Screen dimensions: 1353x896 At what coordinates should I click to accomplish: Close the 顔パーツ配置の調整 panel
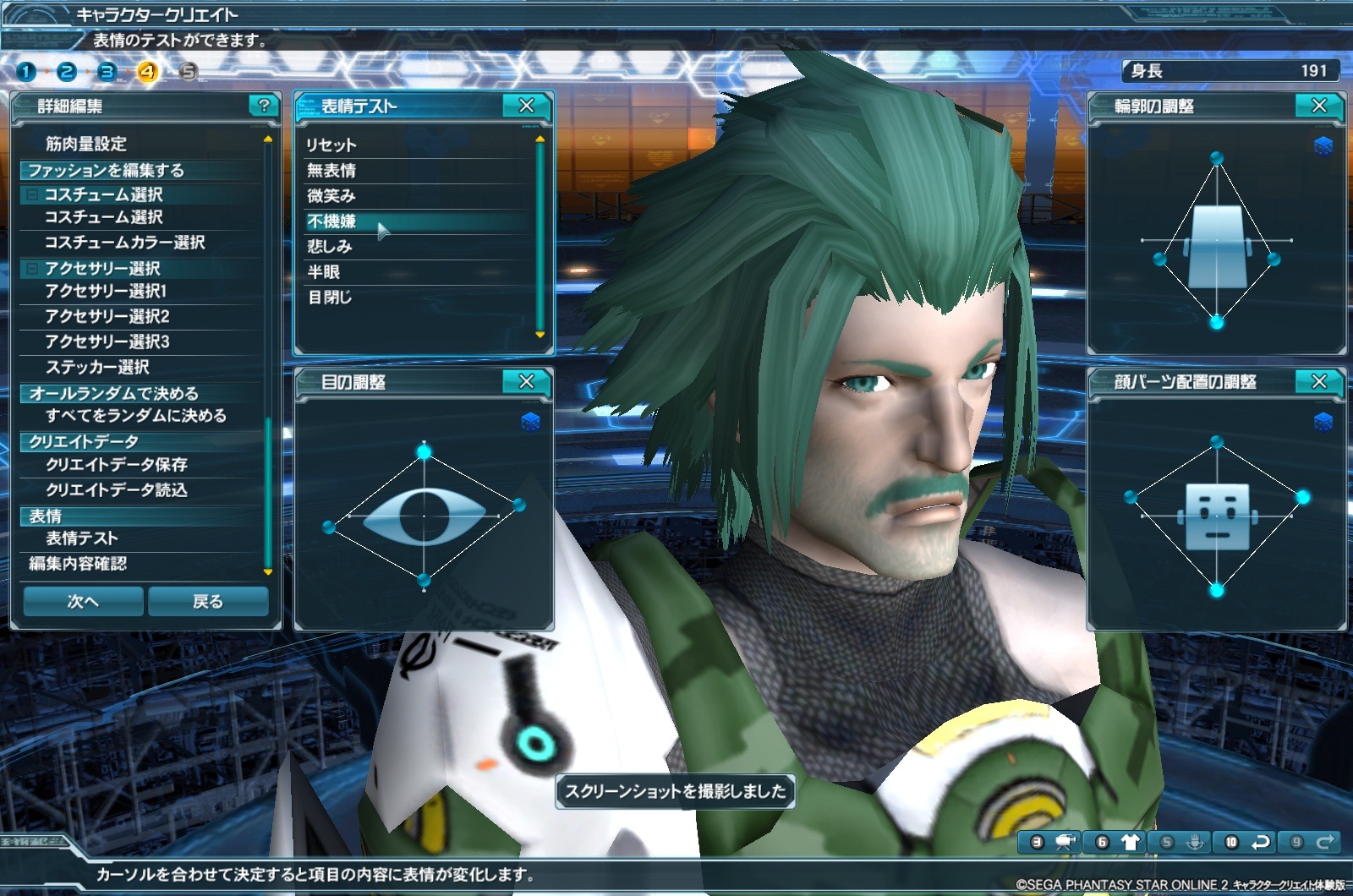[1318, 382]
